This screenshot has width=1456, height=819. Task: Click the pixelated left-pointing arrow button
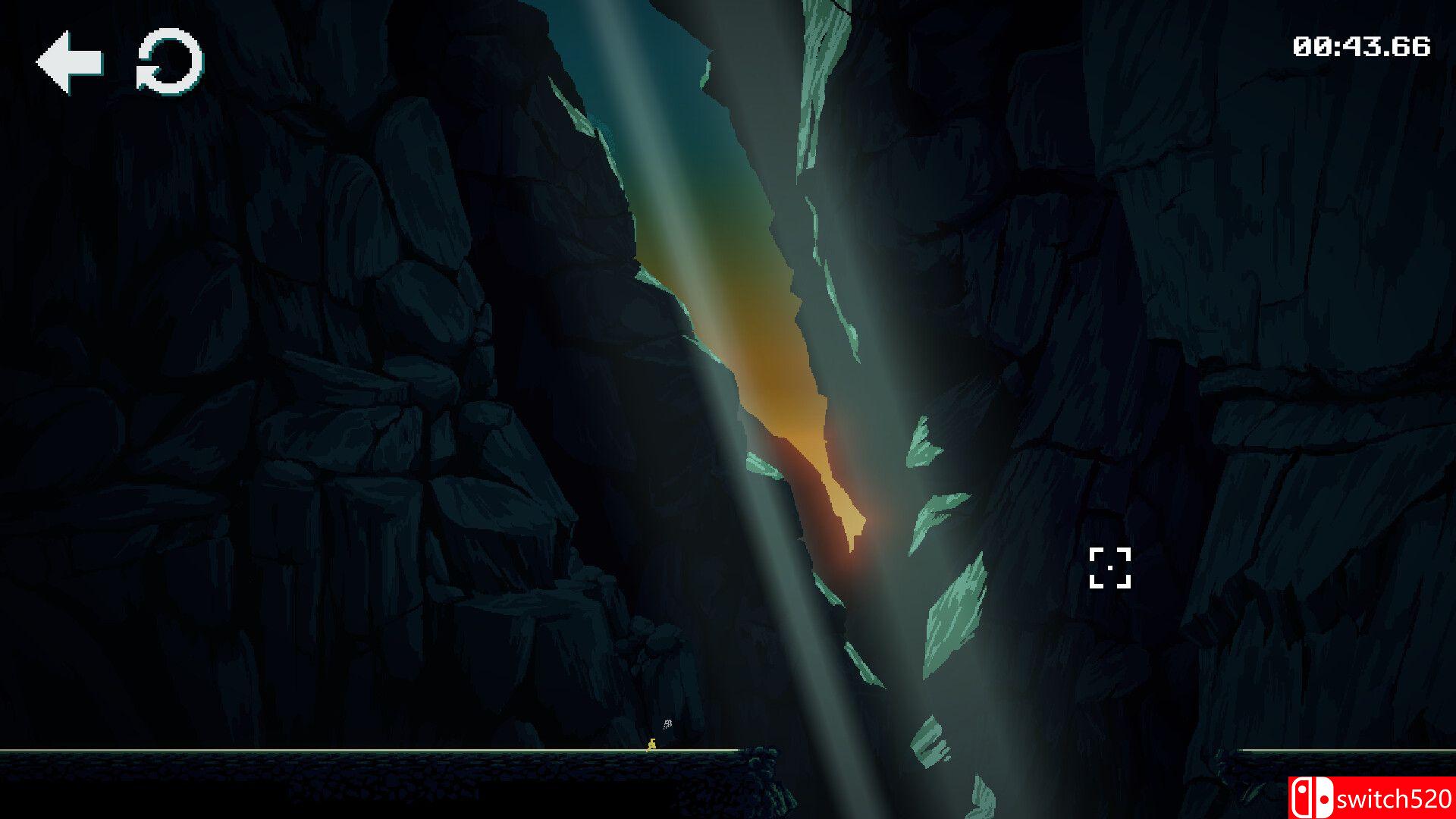pos(68,62)
